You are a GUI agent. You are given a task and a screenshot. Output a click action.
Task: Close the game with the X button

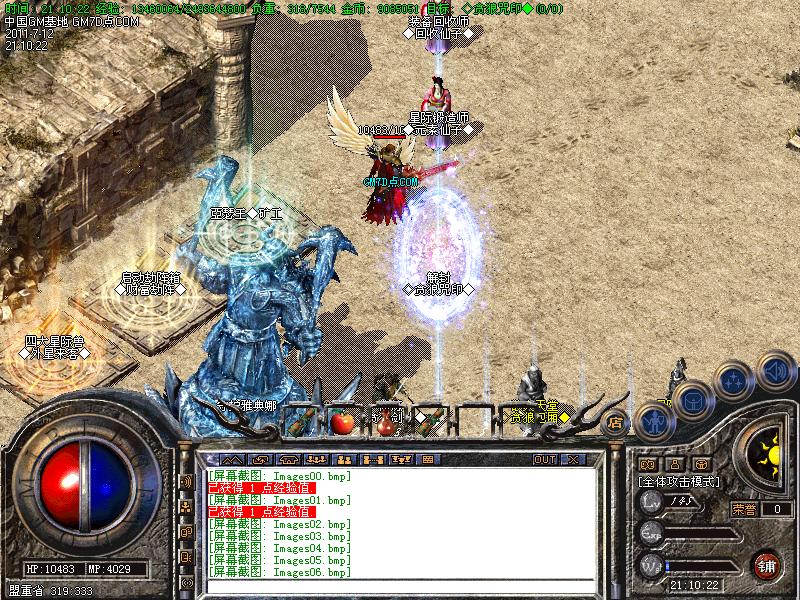click(573, 459)
